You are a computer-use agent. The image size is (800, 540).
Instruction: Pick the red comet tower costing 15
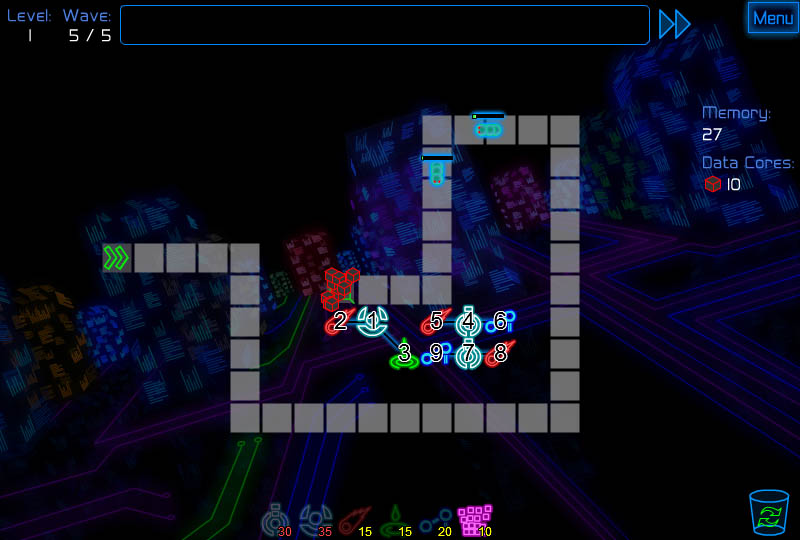[351, 521]
